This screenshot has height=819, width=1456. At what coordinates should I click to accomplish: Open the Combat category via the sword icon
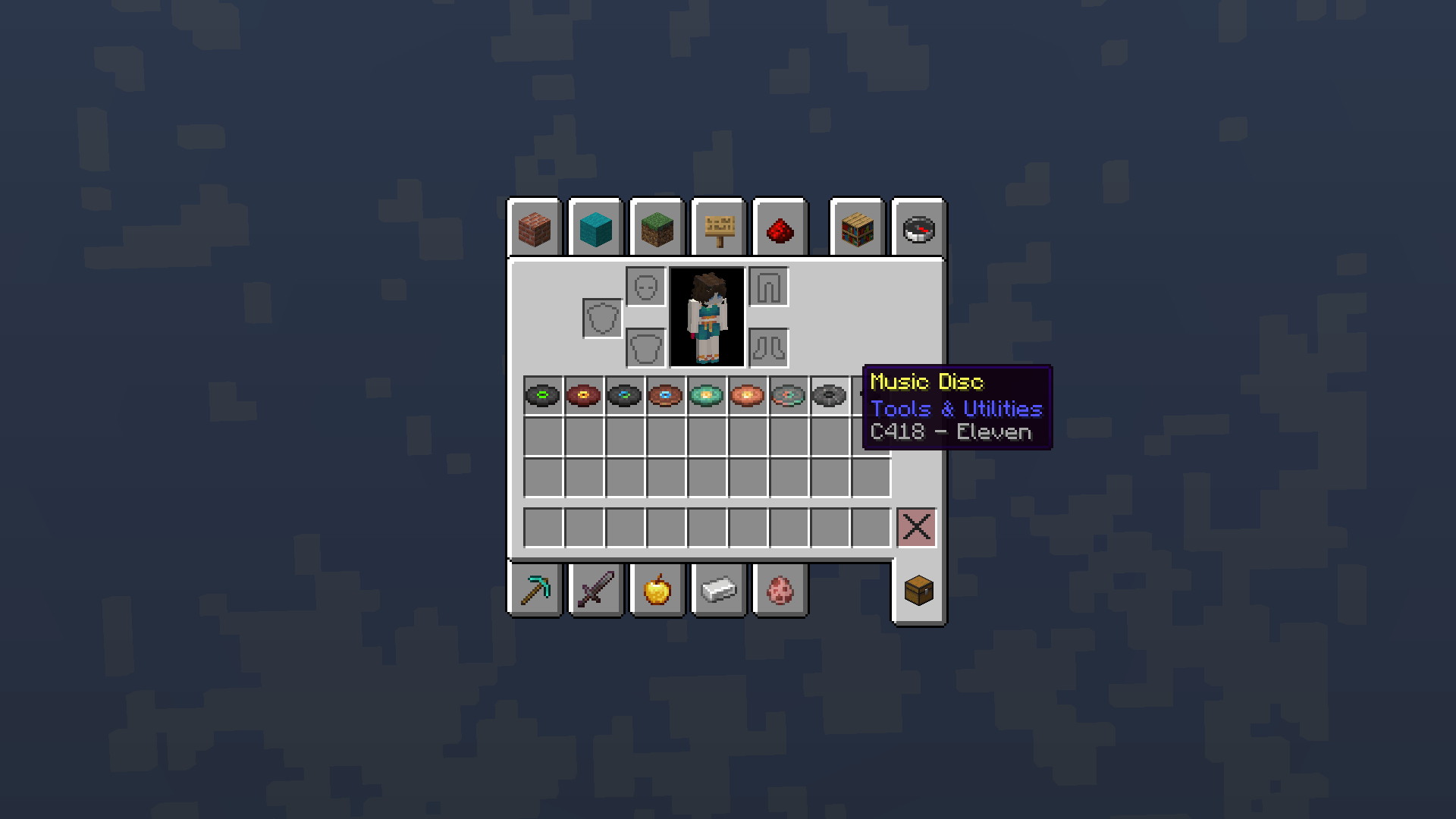[596, 591]
